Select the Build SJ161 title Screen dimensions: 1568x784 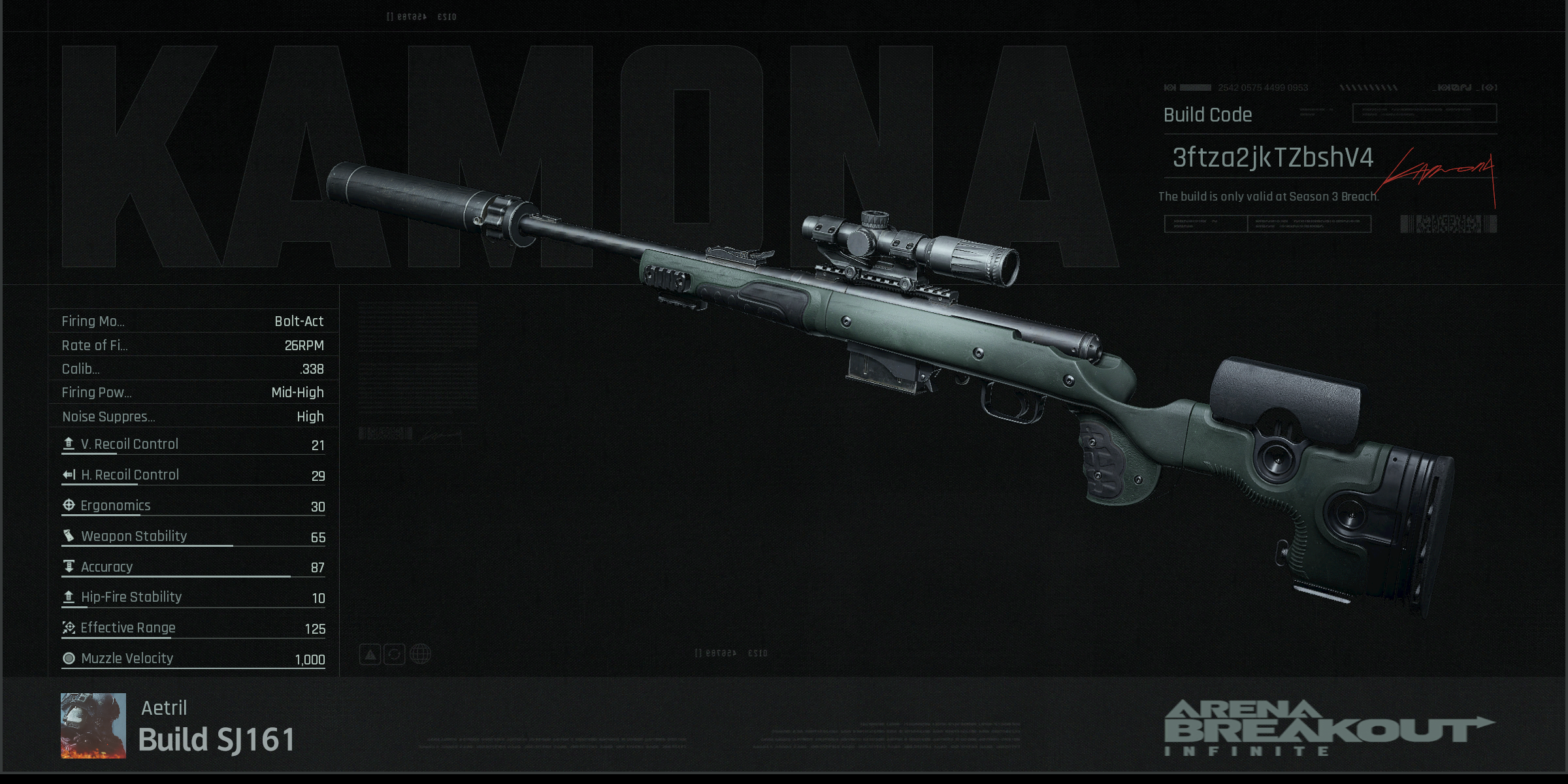217,740
